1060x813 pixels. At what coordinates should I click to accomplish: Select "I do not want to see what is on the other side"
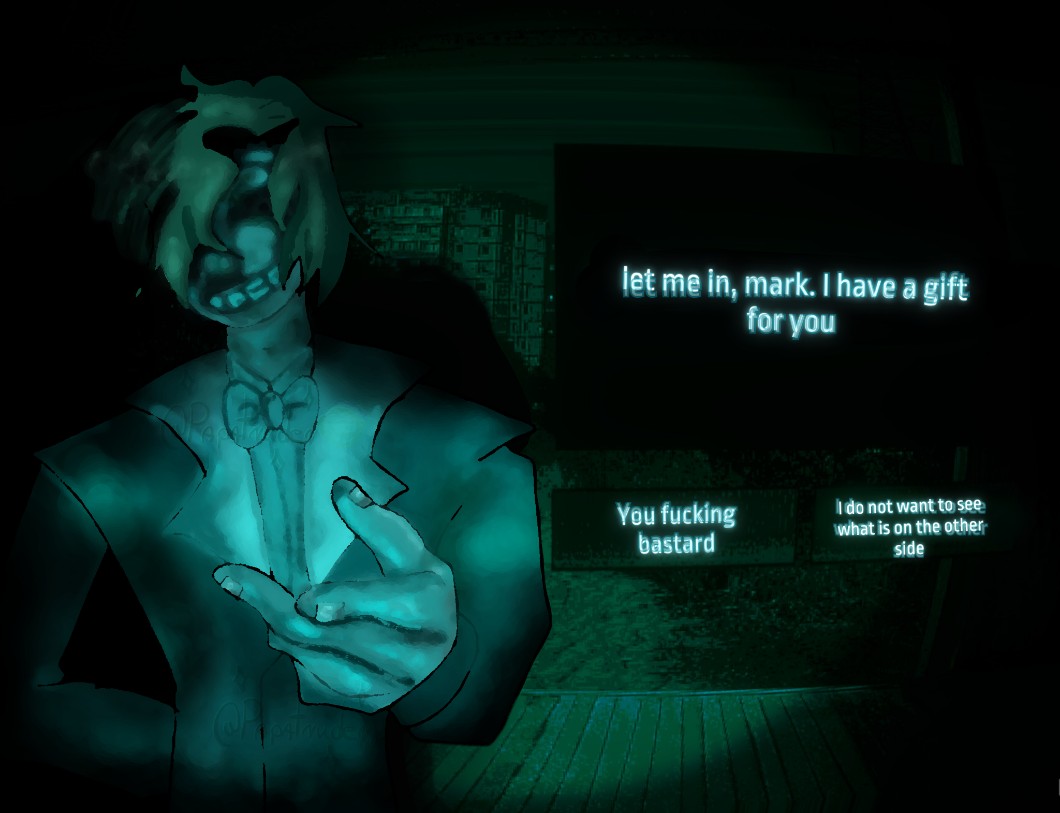click(x=909, y=527)
